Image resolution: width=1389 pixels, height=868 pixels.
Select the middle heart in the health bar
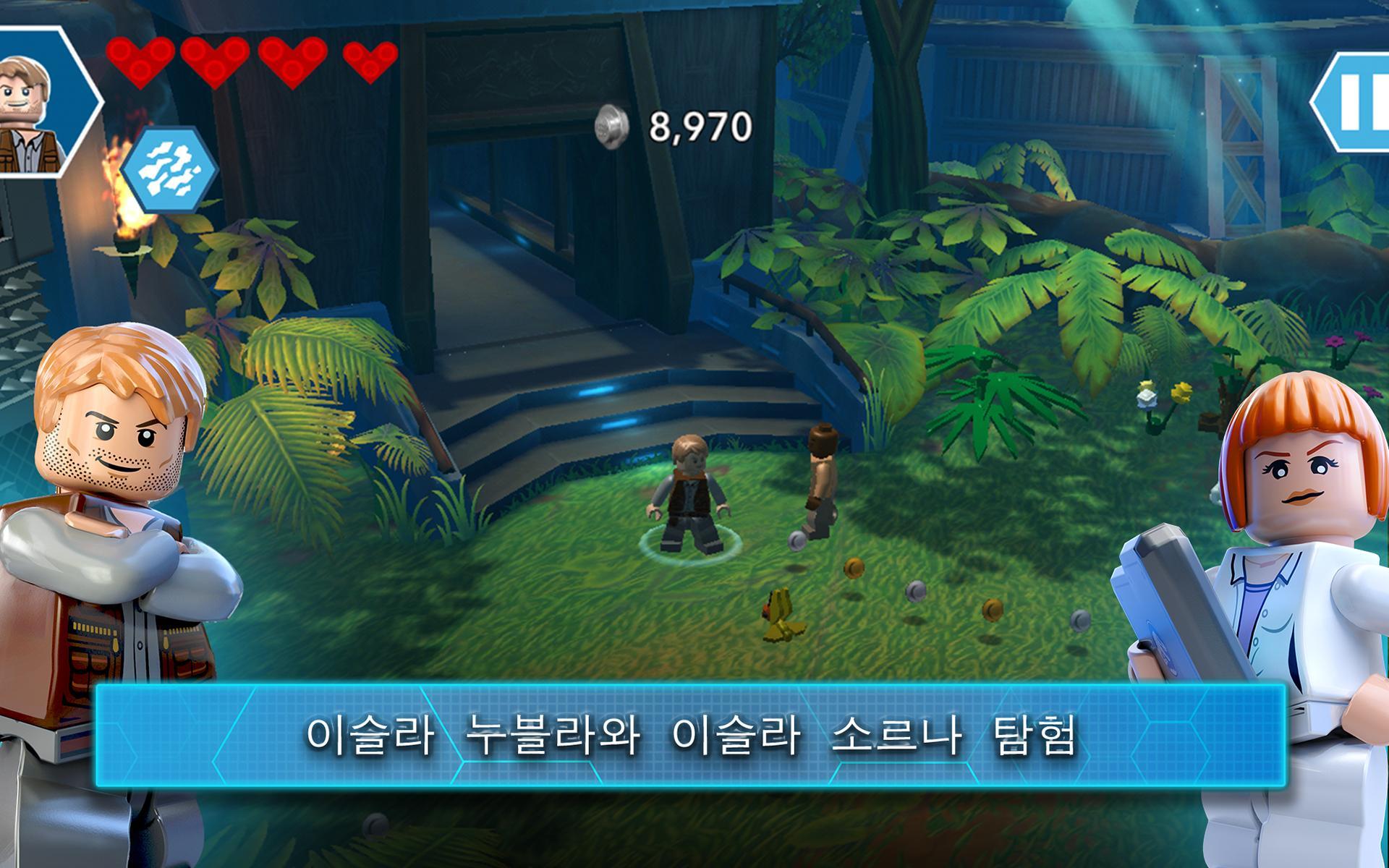[x=215, y=61]
